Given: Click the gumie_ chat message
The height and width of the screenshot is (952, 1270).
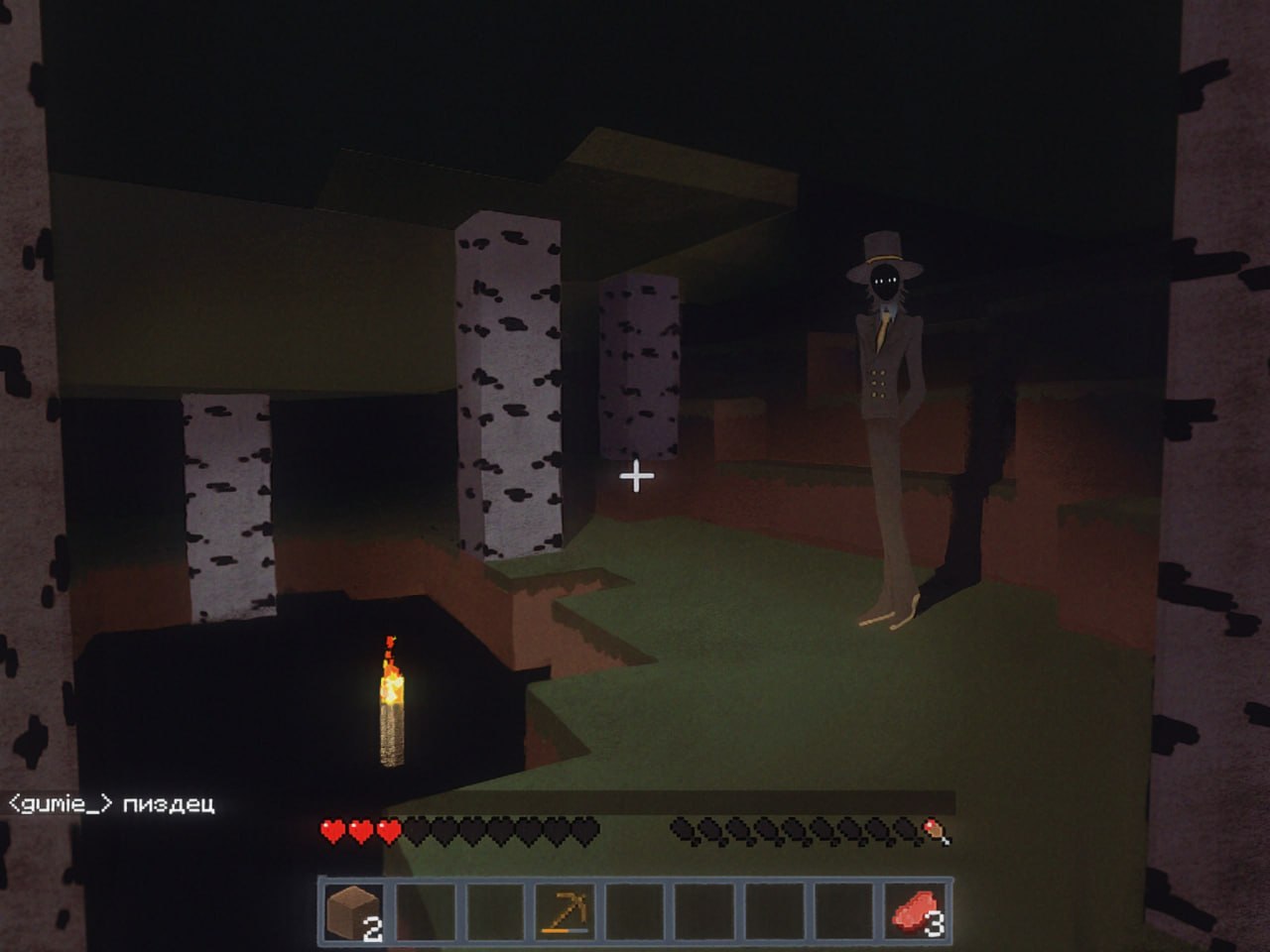Looking at the screenshot, I should point(111,803).
